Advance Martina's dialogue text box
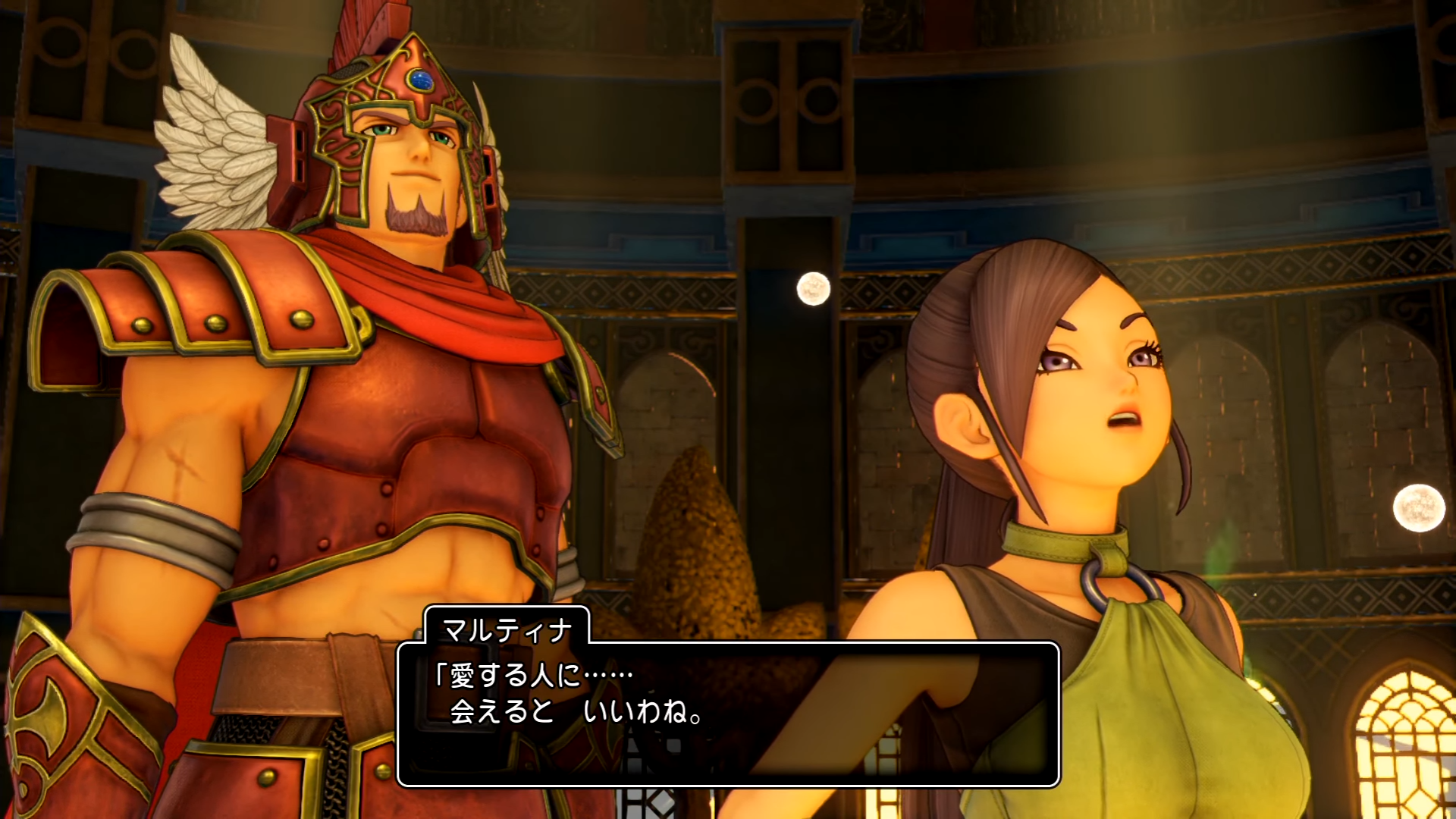This screenshot has height=819, width=1456. pos(728,713)
